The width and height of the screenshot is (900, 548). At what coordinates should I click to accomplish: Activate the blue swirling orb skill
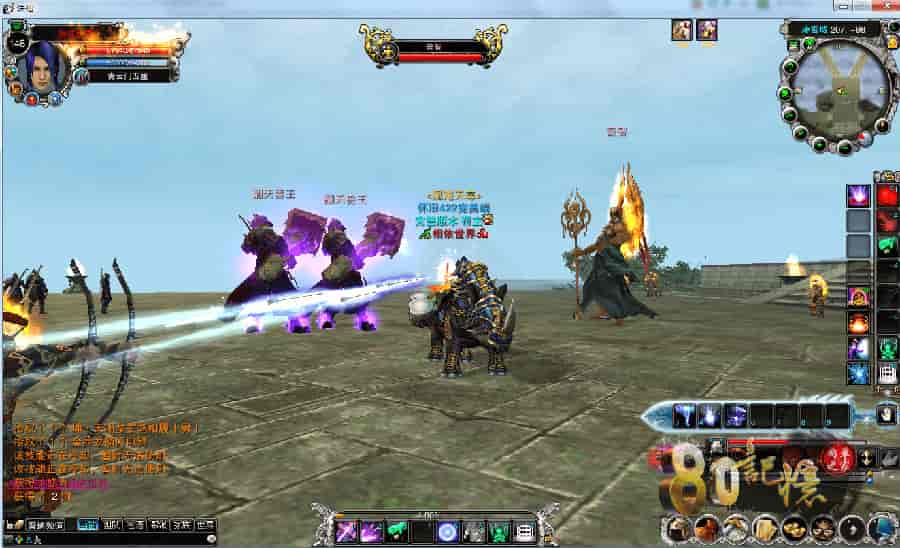(449, 531)
